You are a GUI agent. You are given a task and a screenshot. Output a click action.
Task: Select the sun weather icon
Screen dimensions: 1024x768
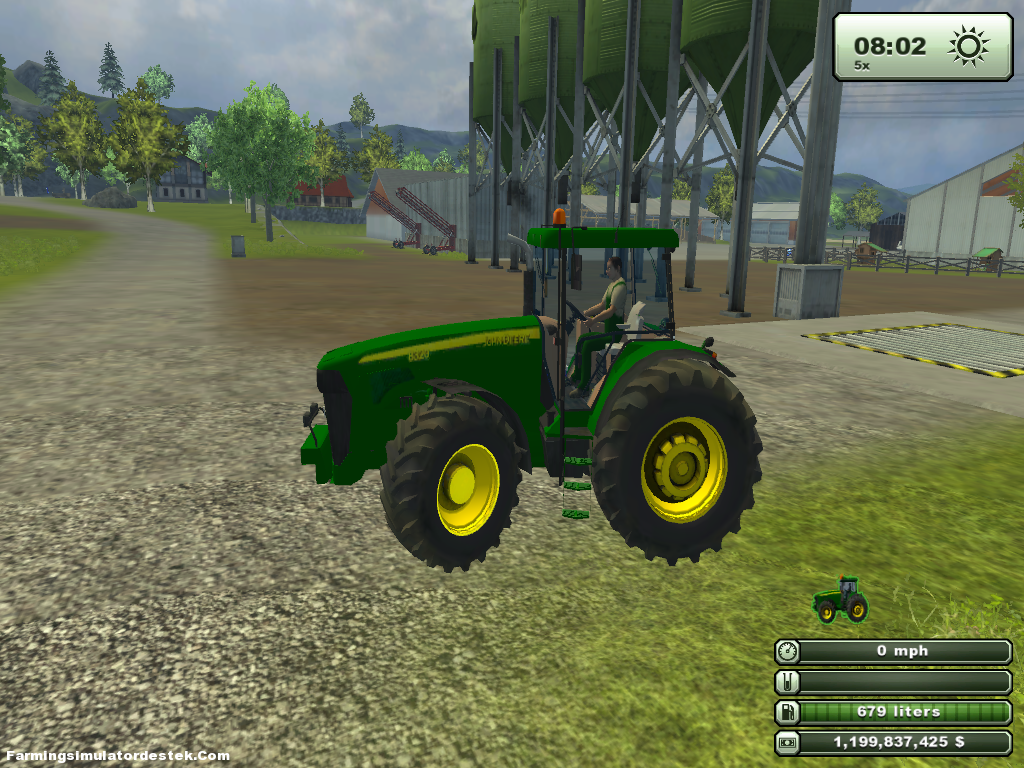pyautogui.click(x=968, y=46)
